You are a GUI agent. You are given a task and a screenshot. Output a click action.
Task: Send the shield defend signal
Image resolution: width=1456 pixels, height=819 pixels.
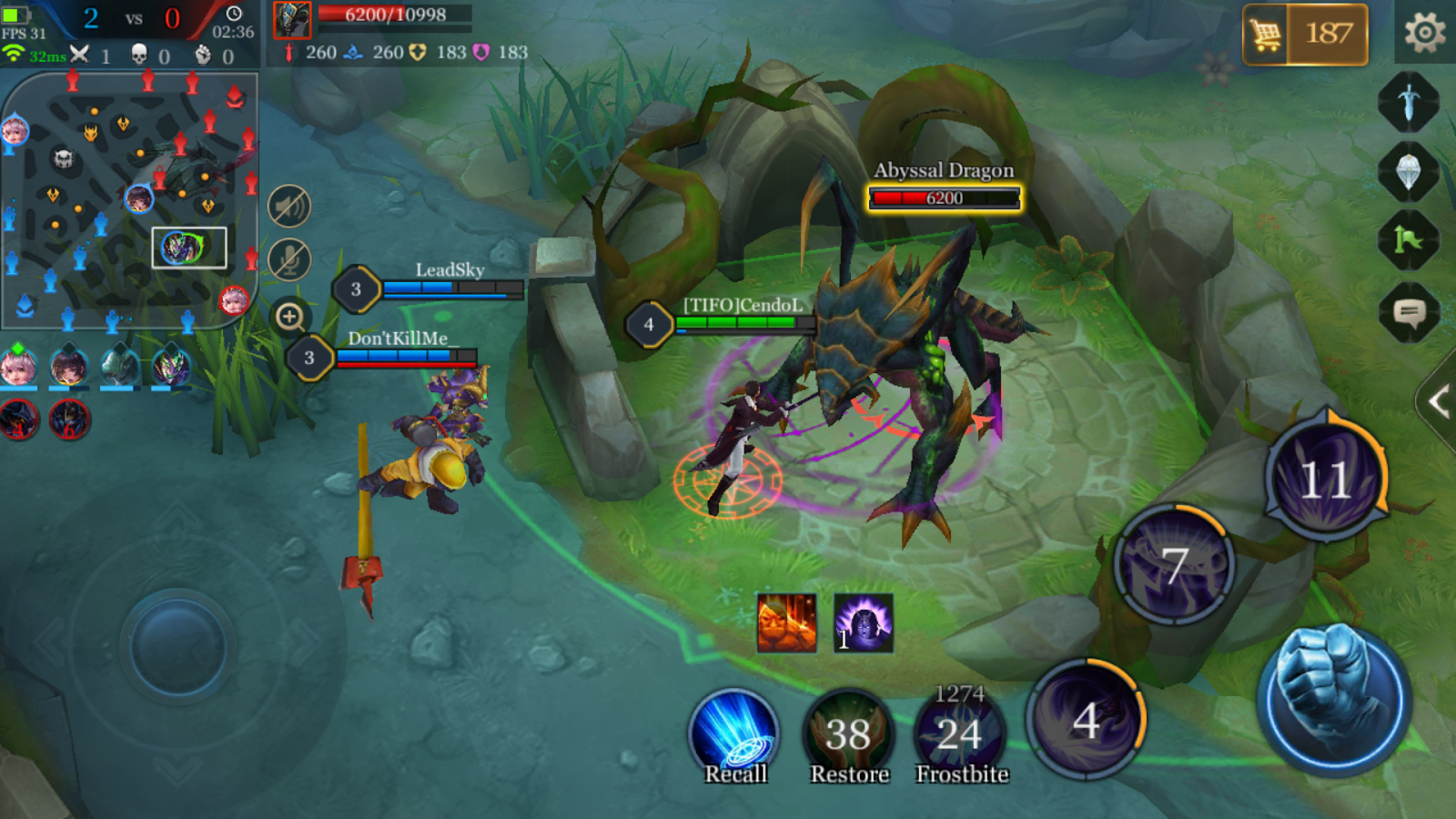coord(1409,170)
